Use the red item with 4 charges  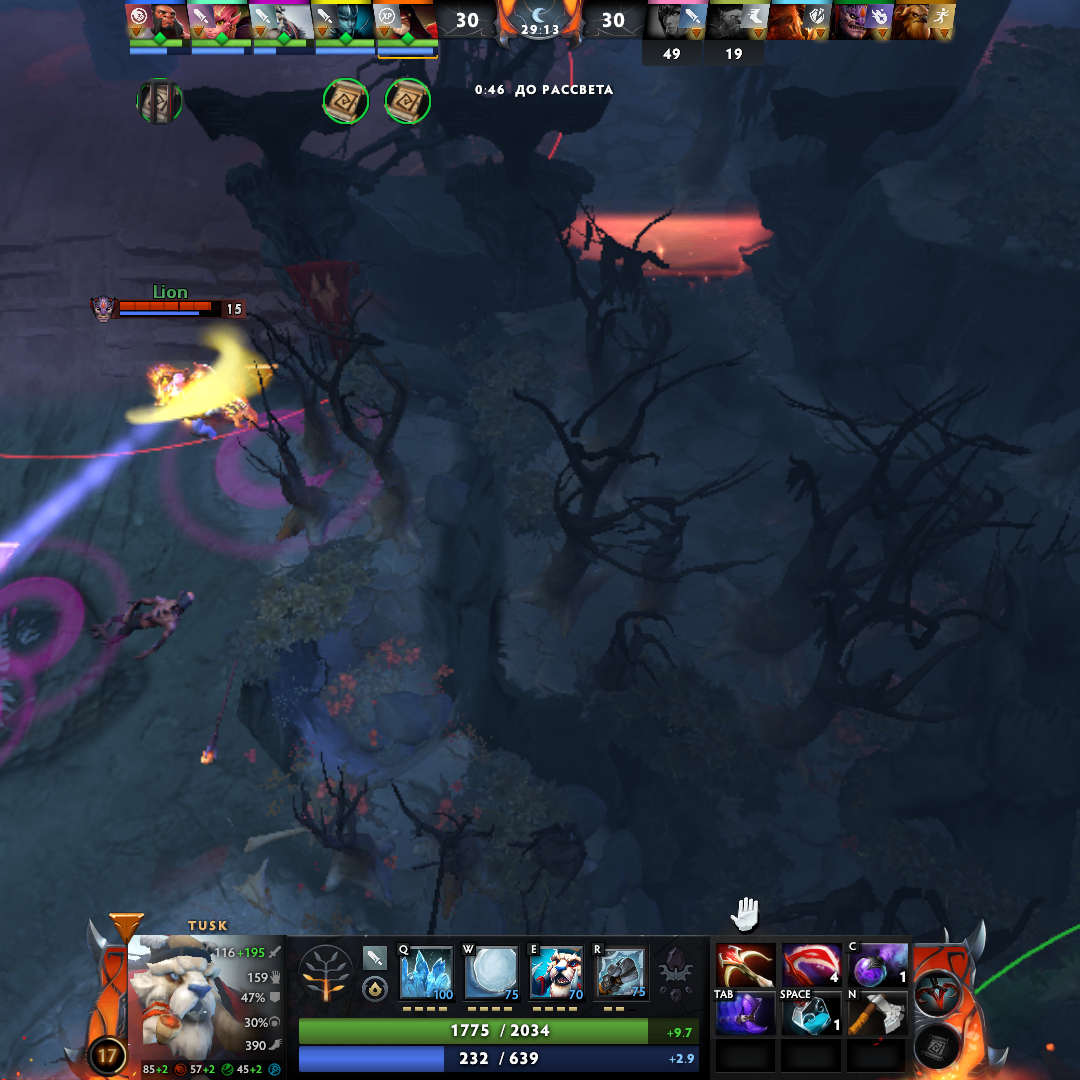811,965
